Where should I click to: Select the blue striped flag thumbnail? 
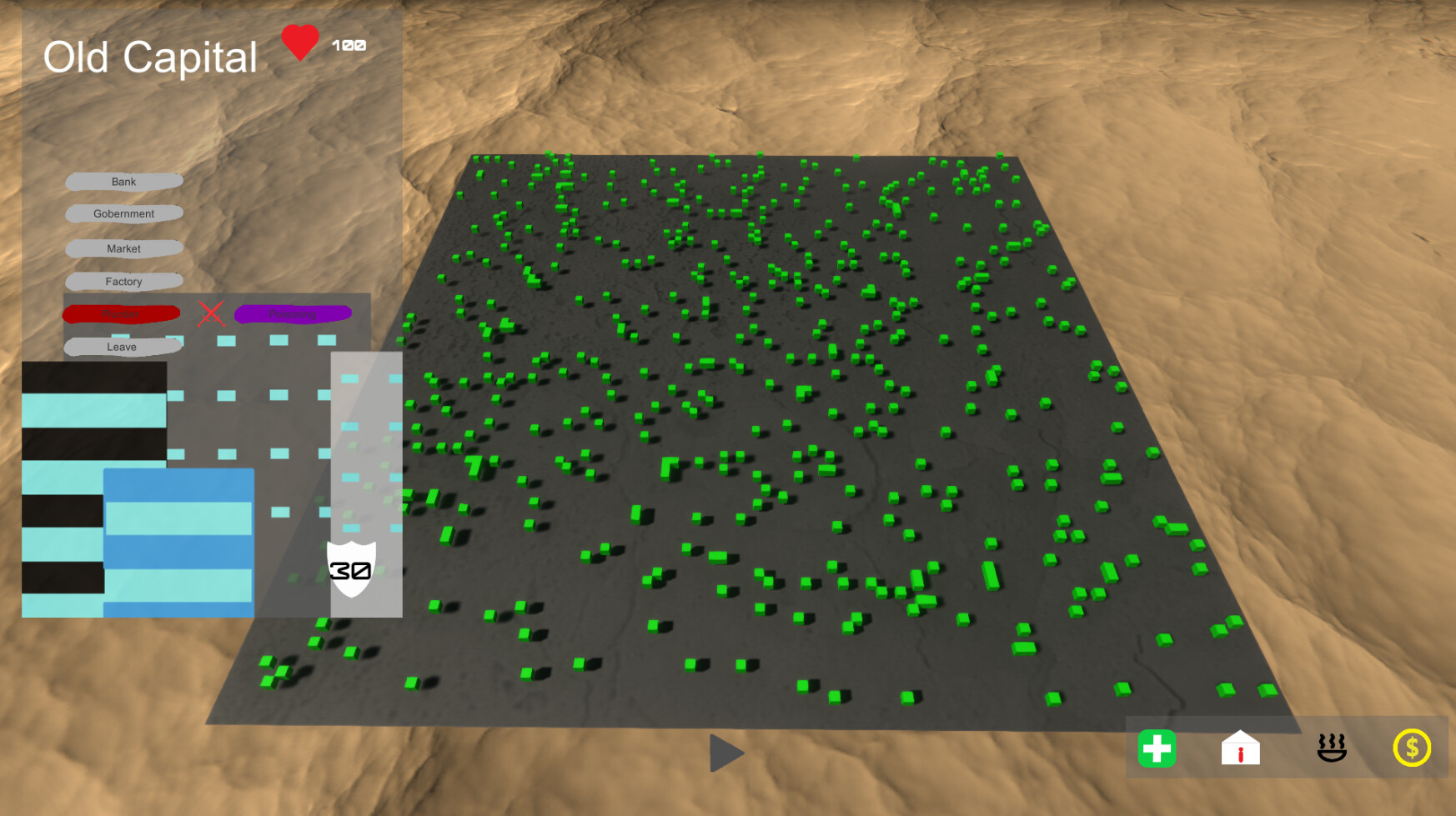178,542
